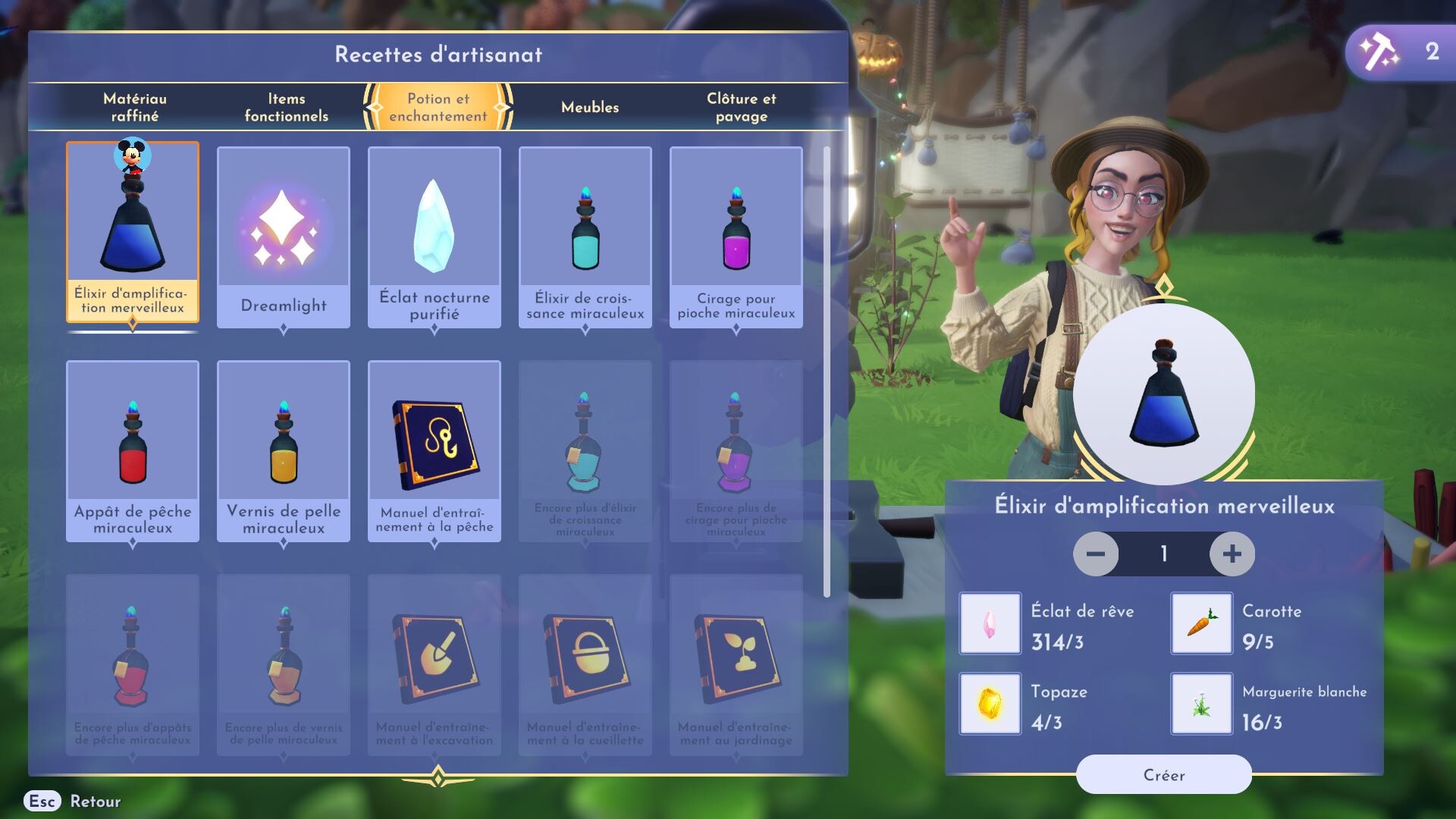Choose the Dreamlight recipe tile
This screenshot has width=1456, height=819.
point(284,237)
